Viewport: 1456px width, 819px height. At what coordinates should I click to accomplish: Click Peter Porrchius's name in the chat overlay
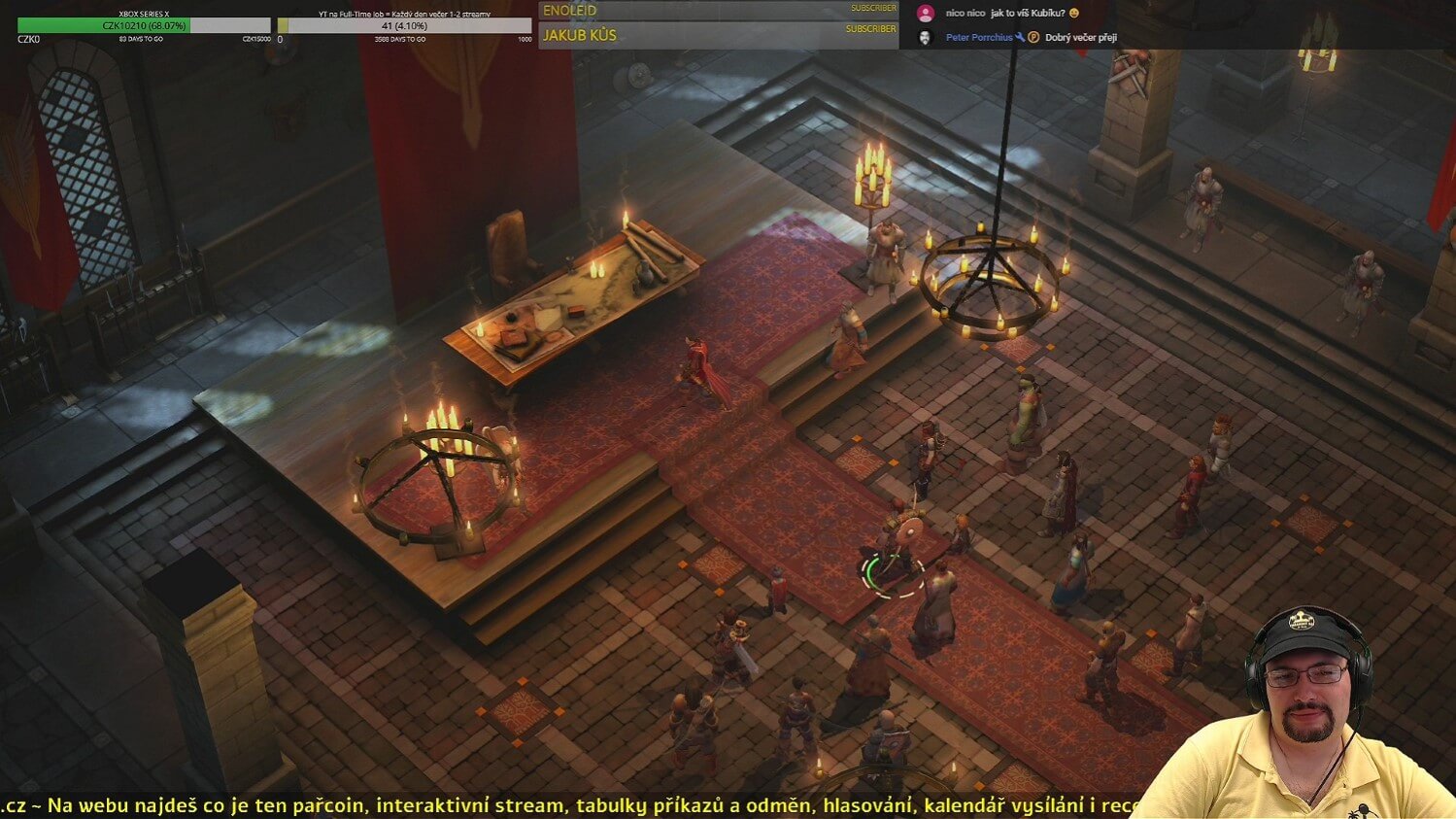978,38
